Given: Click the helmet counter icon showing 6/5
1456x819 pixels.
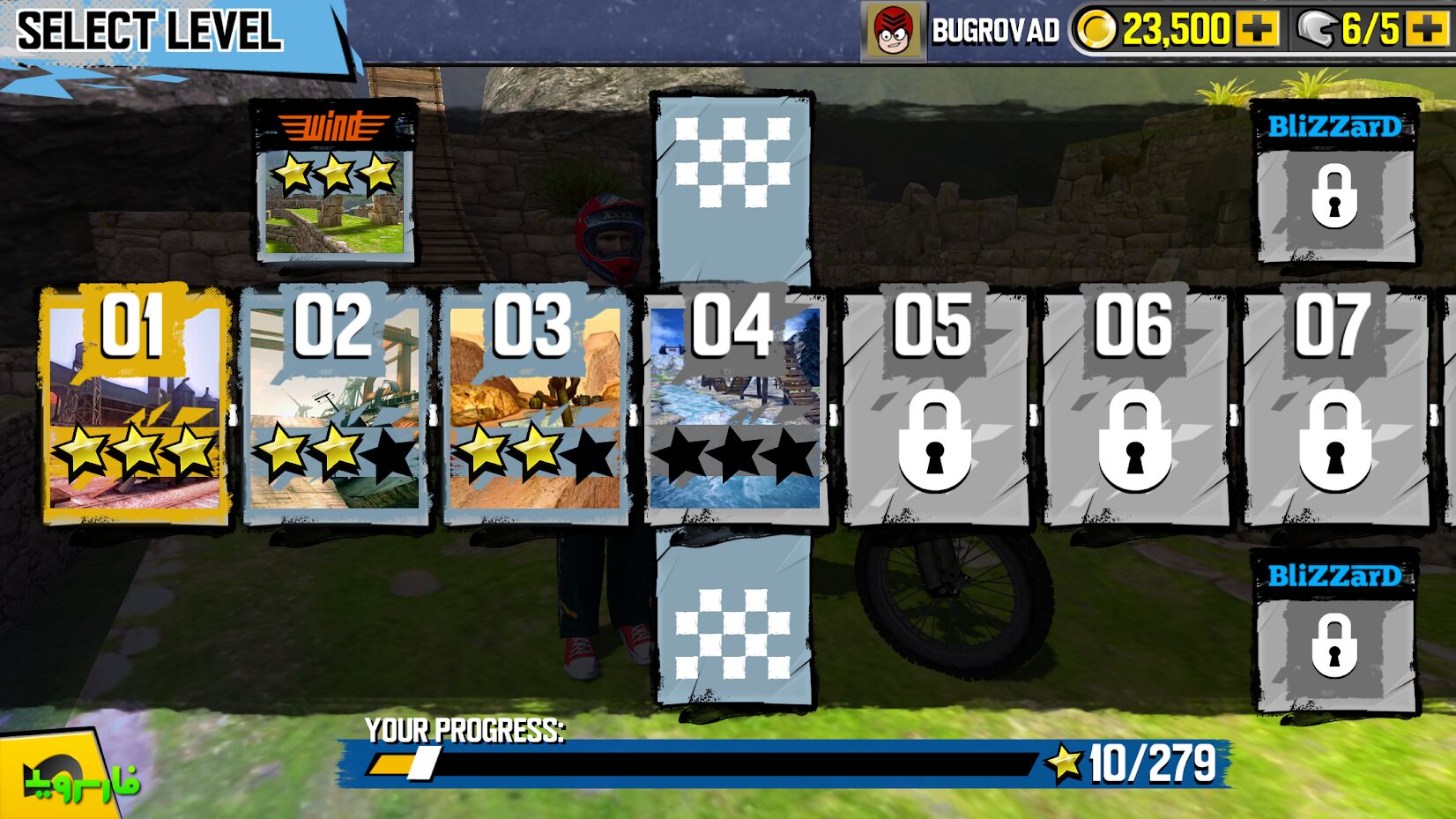Looking at the screenshot, I should (x=1318, y=29).
